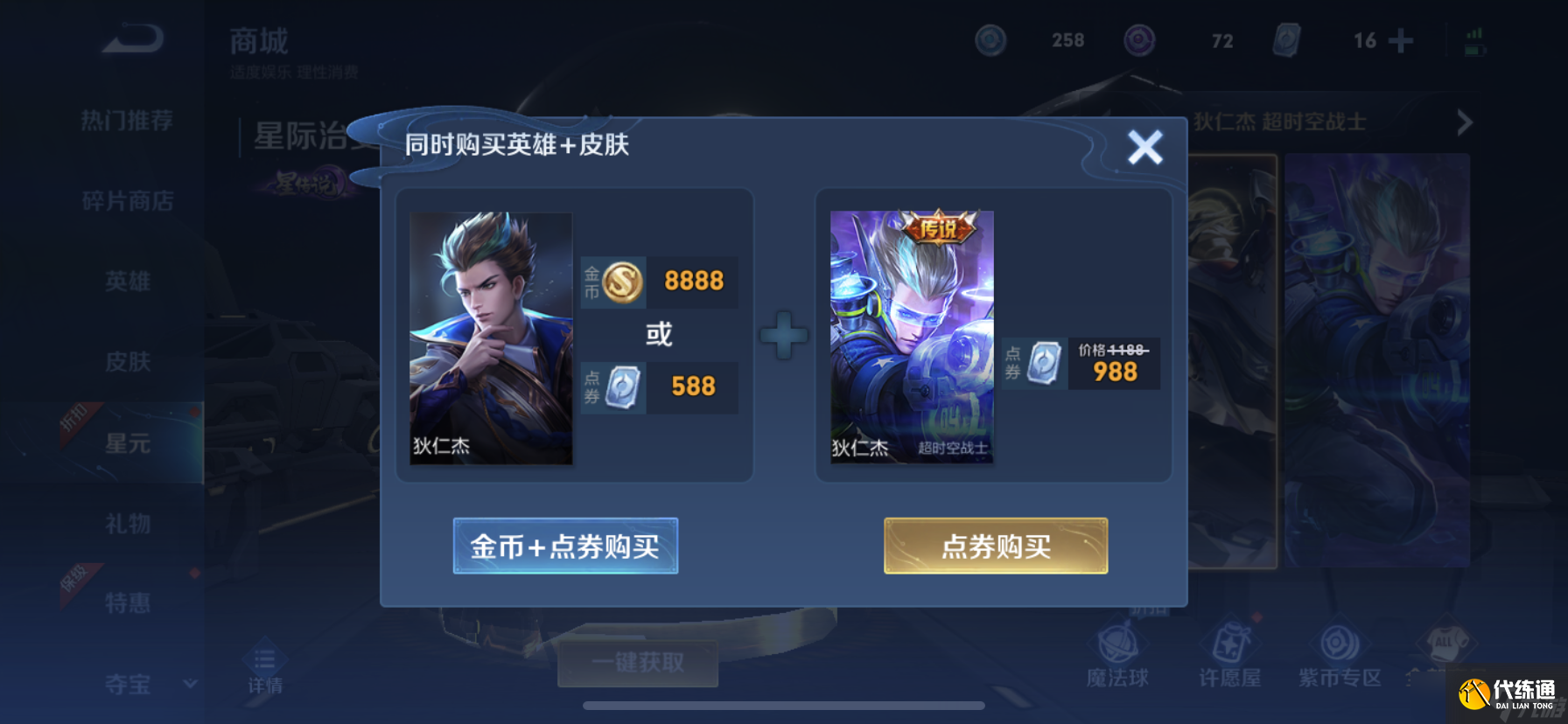Purchase with 金币+点券购买 button
This screenshot has width=1568, height=724.
click(x=564, y=546)
